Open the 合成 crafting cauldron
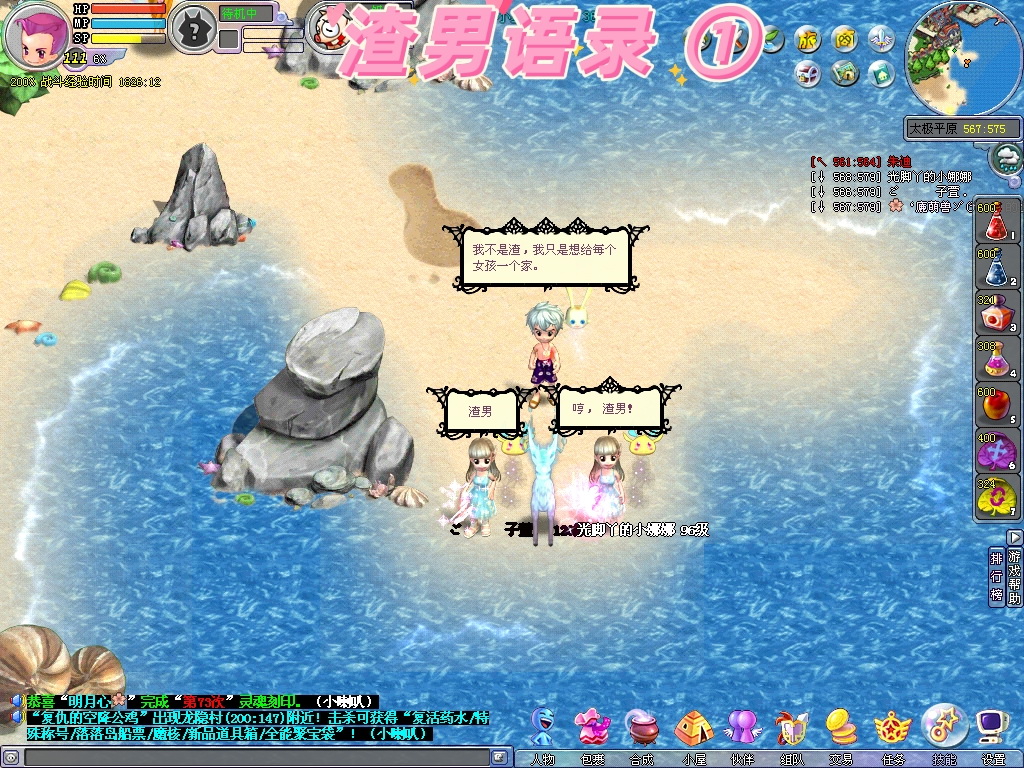Image resolution: width=1024 pixels, height=768 pixels. coord(642,728)
